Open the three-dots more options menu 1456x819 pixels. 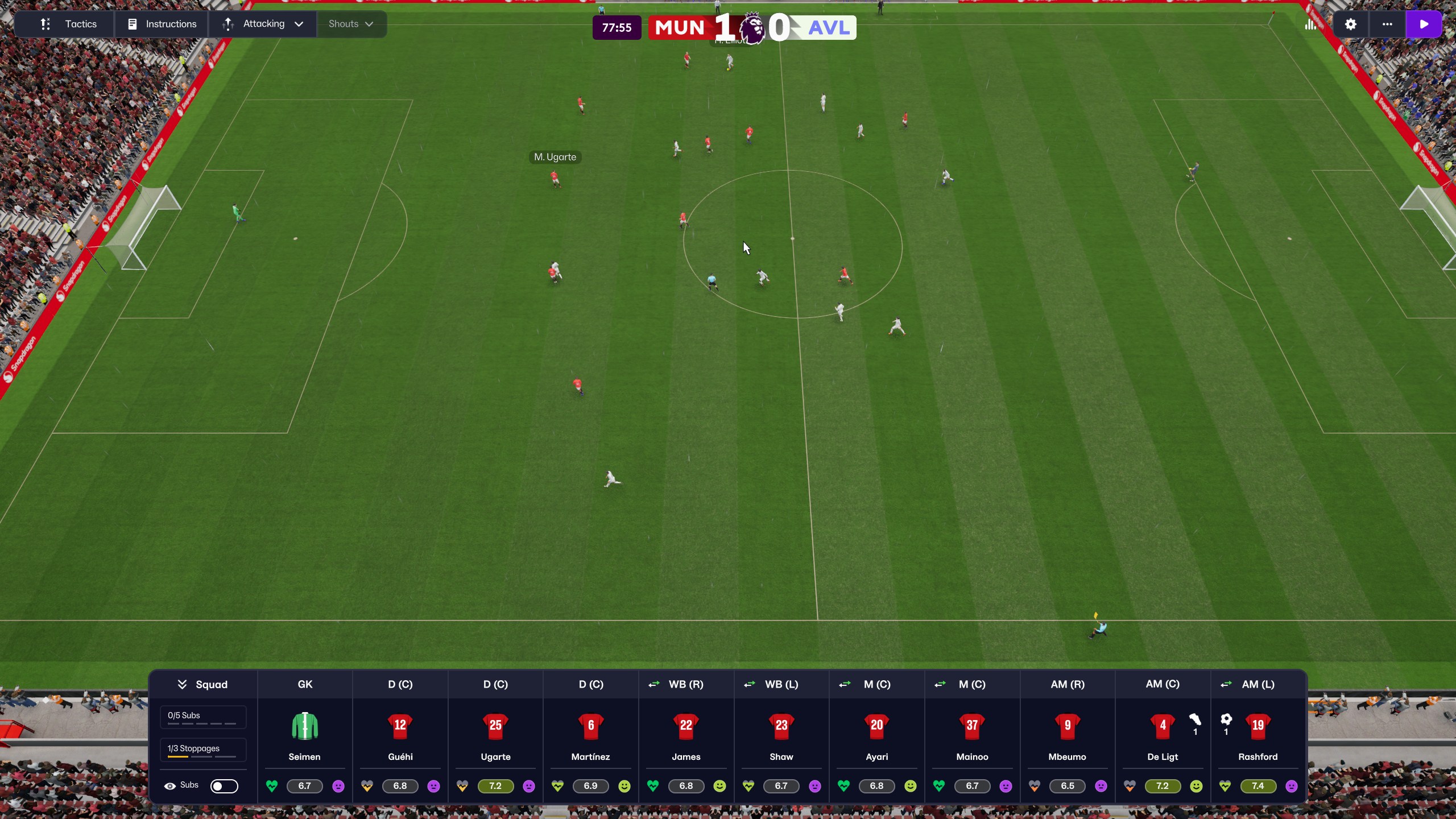pos(1387,24)
